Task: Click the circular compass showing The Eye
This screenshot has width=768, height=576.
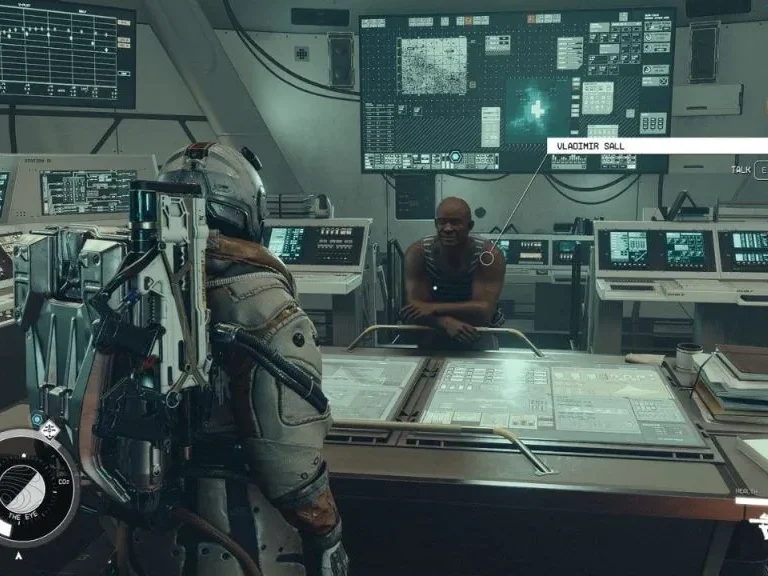Action: (33, 487)
